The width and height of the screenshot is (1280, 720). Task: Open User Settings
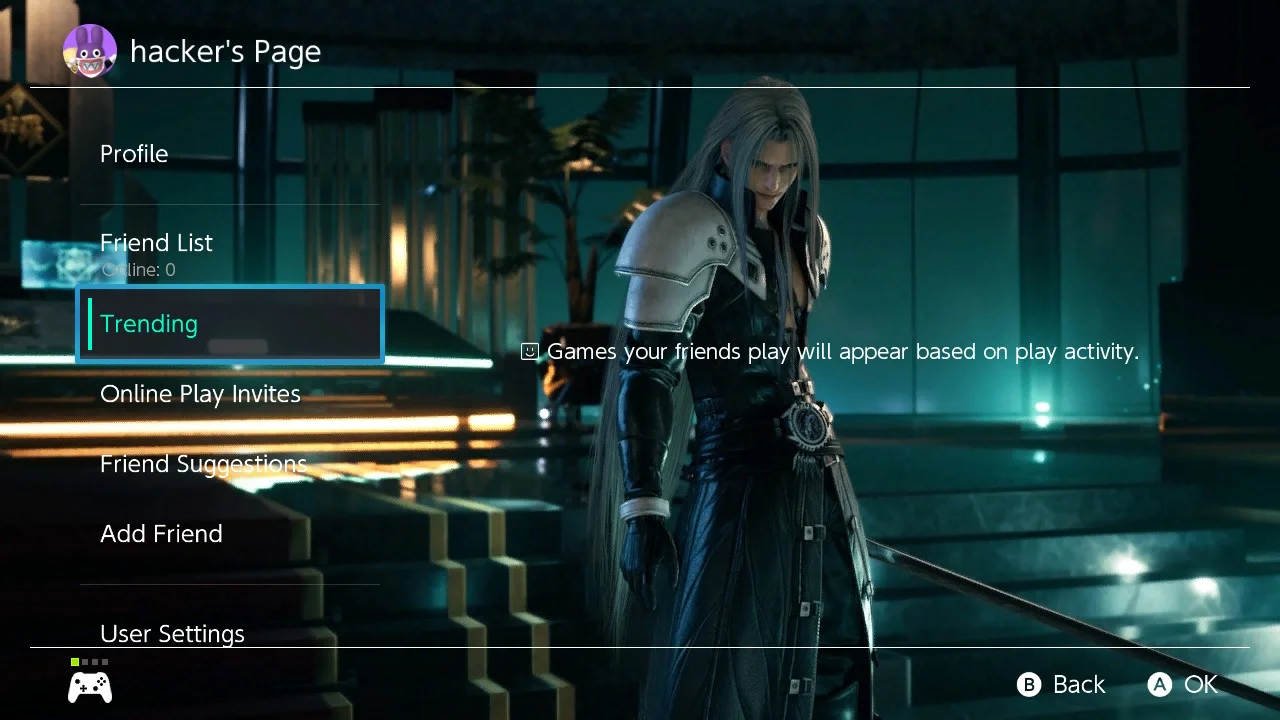tap(172, 633)
